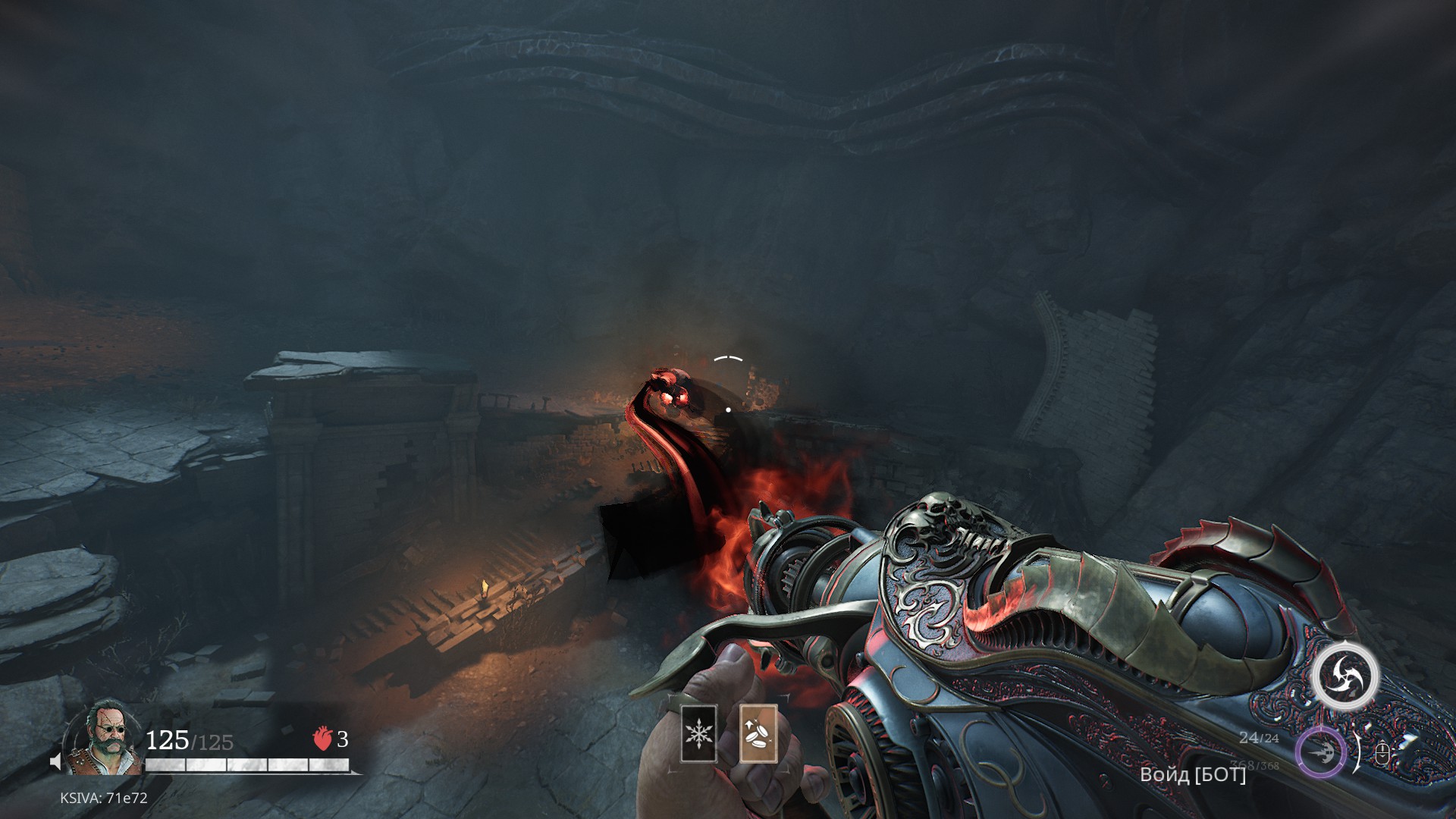
Task: Toggle the speaker icon beside the portrait
Action: click(x=56, y=761)
